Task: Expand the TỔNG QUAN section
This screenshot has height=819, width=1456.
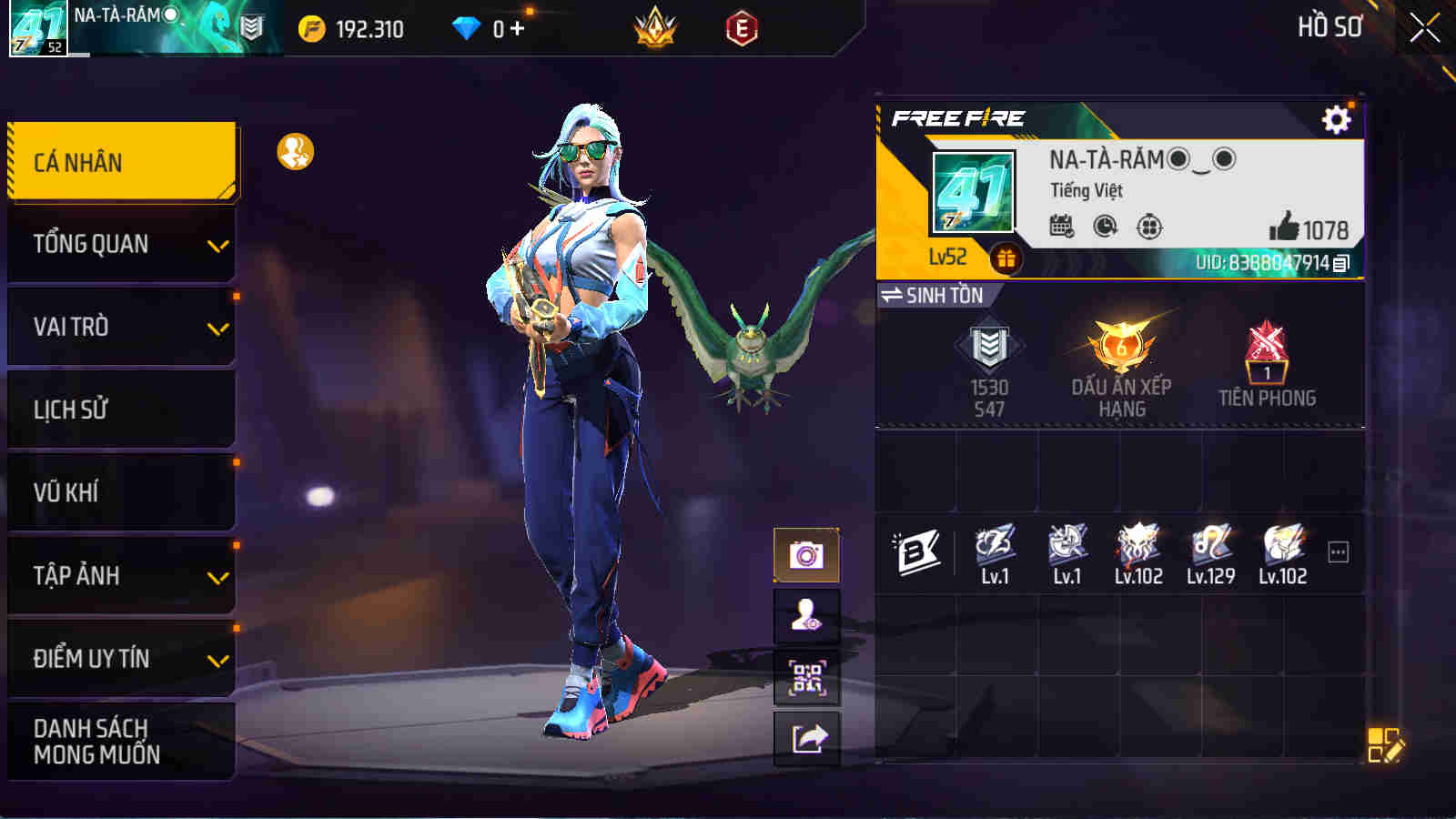Action: point(118,244)
